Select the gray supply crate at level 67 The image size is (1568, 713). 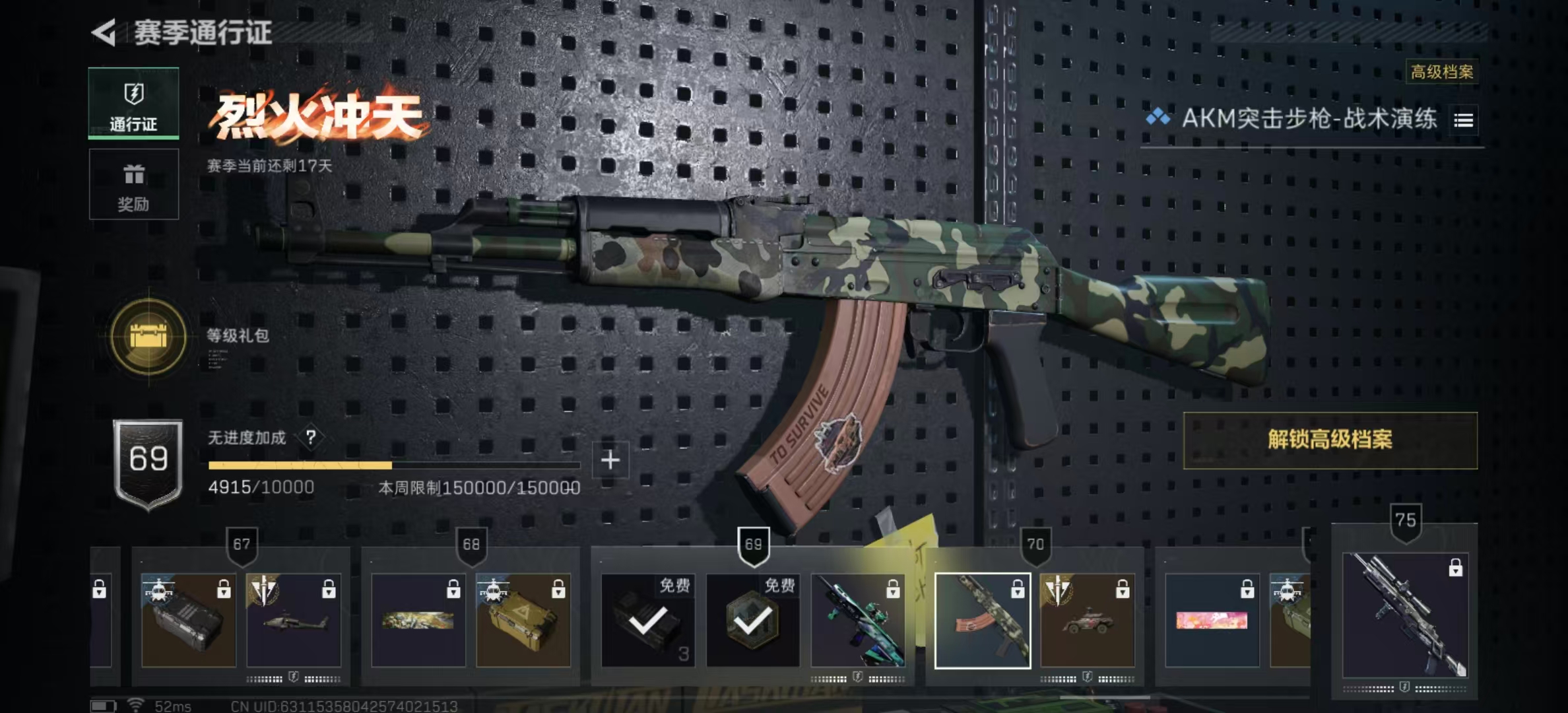point(189,621)
